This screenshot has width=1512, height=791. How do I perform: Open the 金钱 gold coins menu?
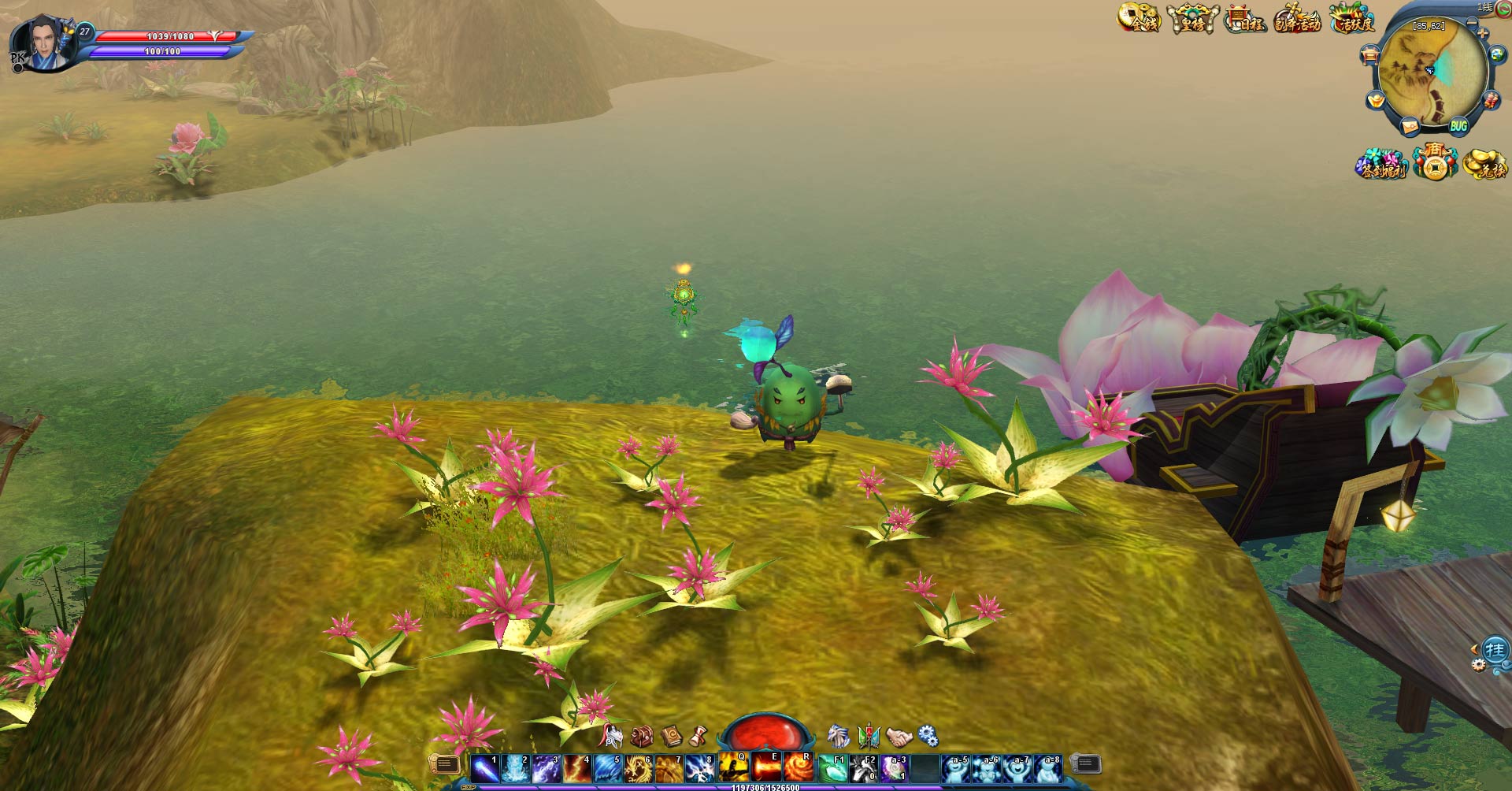coord(1139,19)
